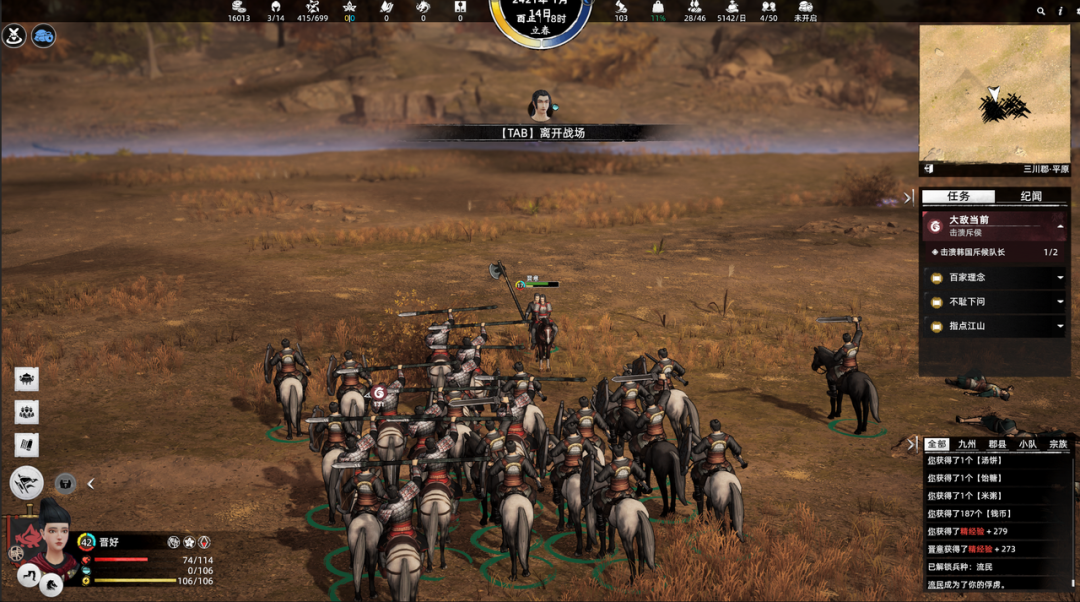Collapse the quest panel with its arrow
Screen dimensions: 1080x602
(x=908, y=197)
